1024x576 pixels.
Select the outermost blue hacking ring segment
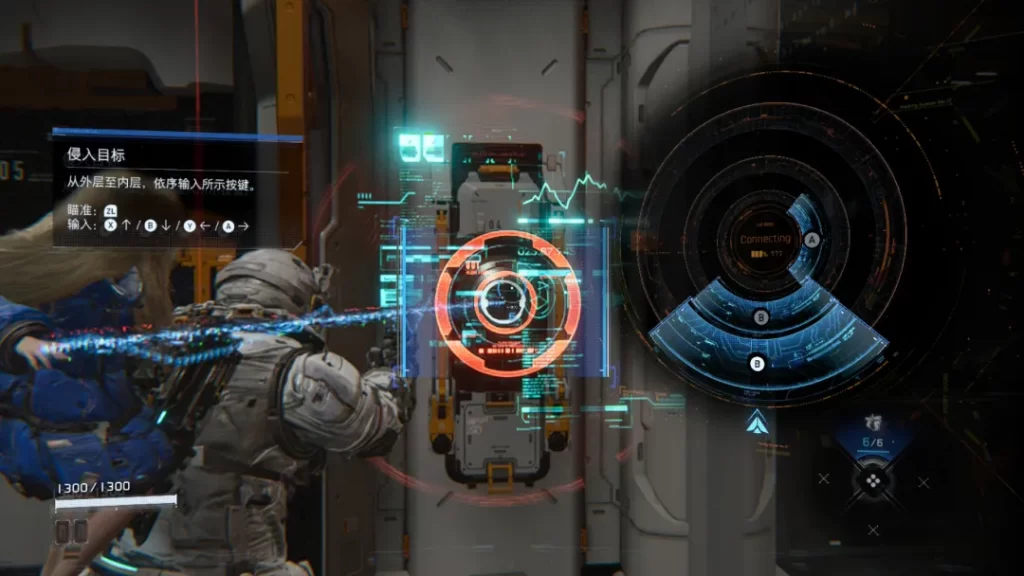pyautogui.click(x=757, y=363)
